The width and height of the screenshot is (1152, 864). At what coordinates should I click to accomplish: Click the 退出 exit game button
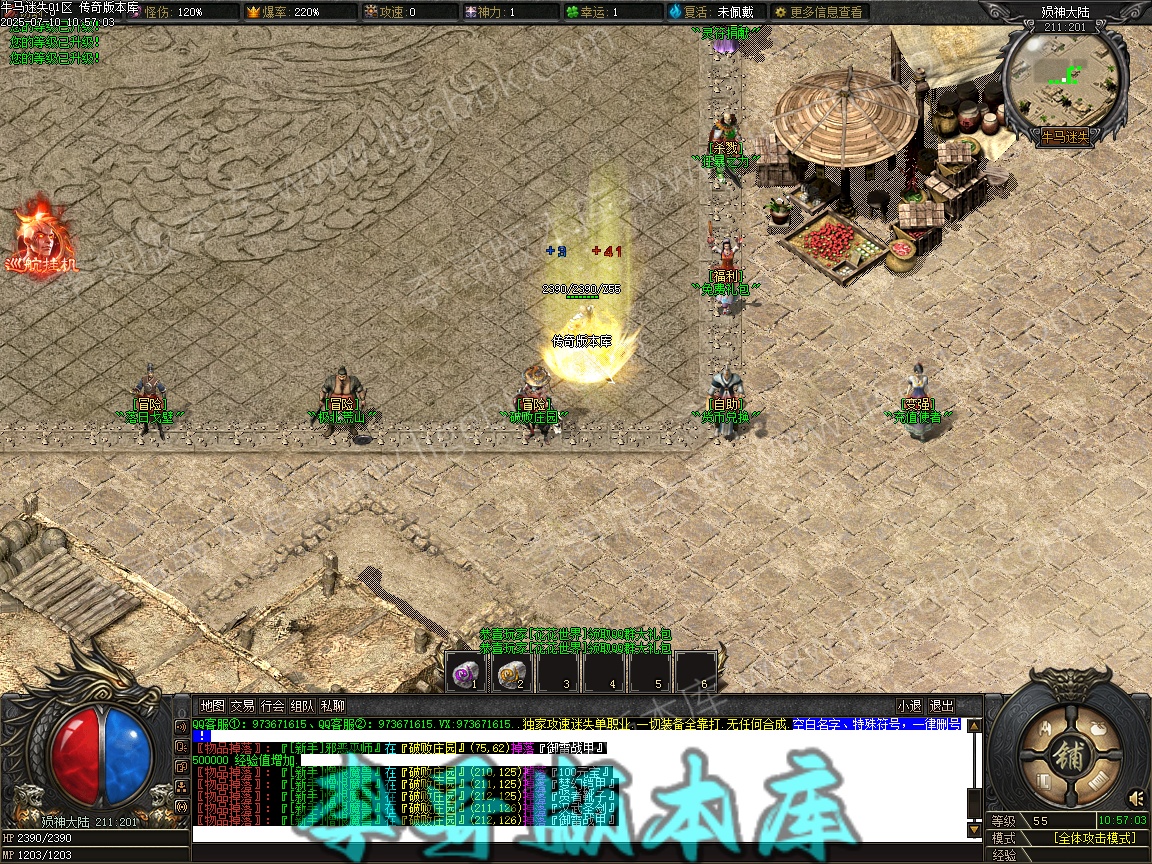(x=941, y=705)
